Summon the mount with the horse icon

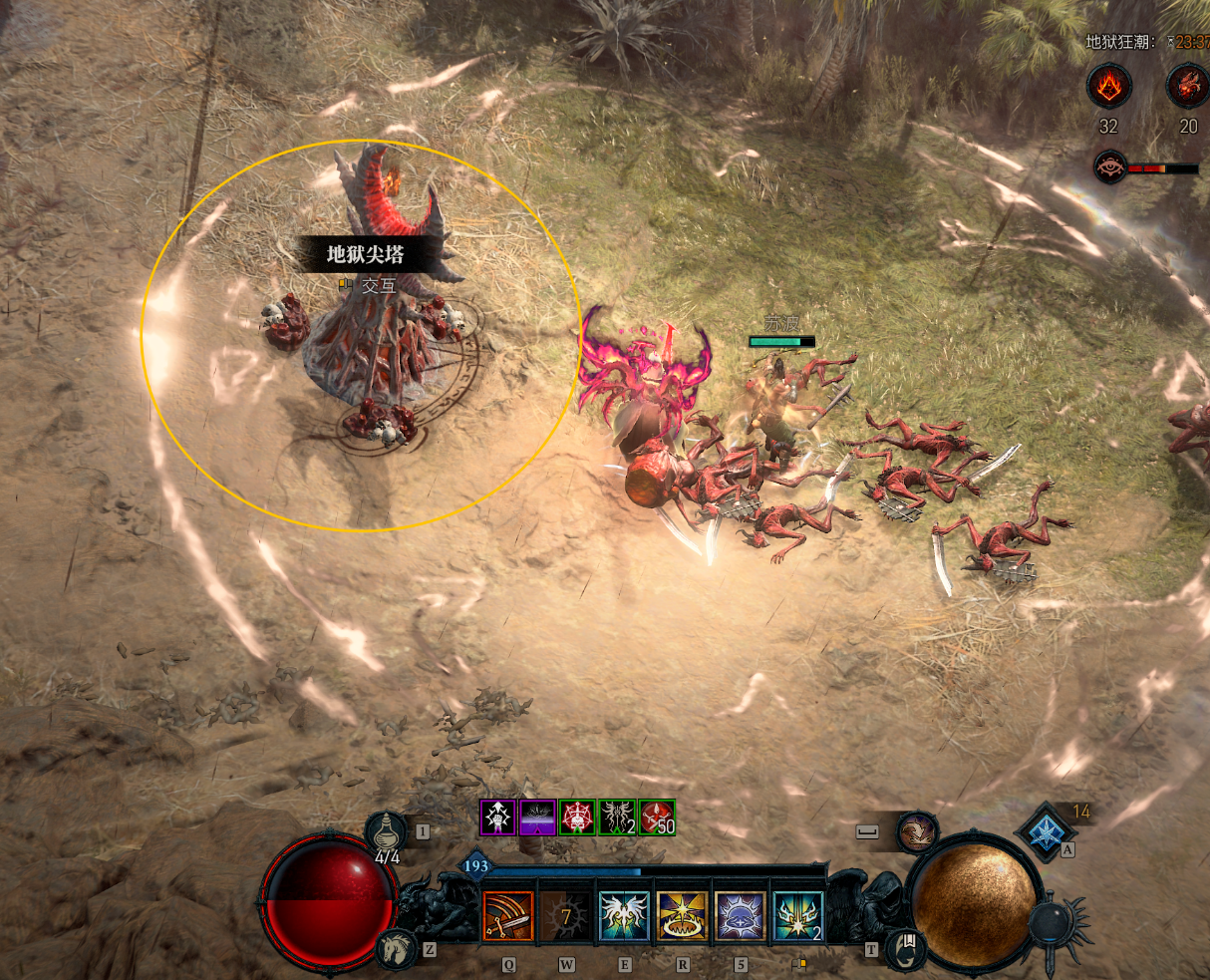tap(395, 948)
